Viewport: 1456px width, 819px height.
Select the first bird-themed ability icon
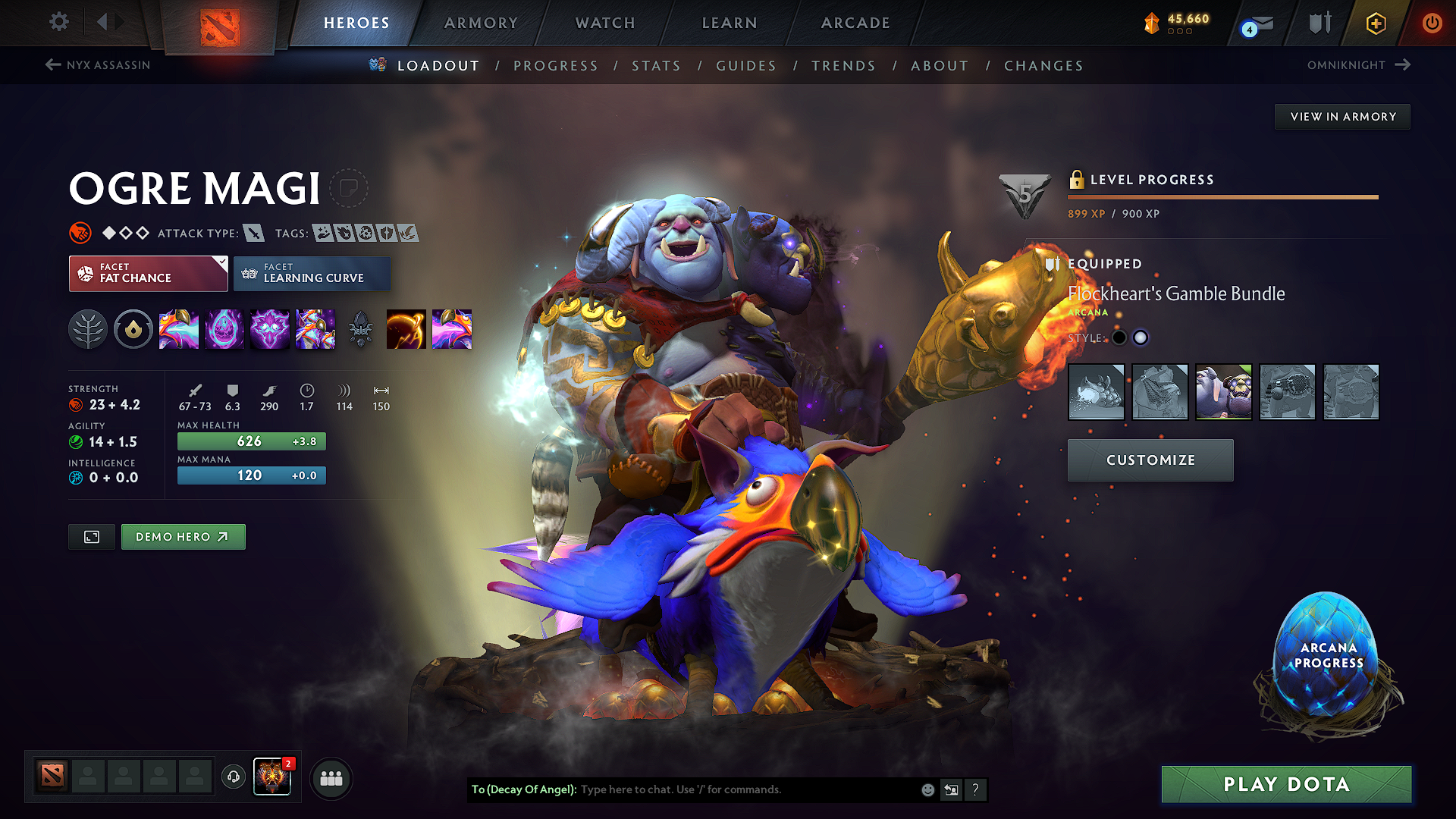pyautogui.click(x=179, y=329)
